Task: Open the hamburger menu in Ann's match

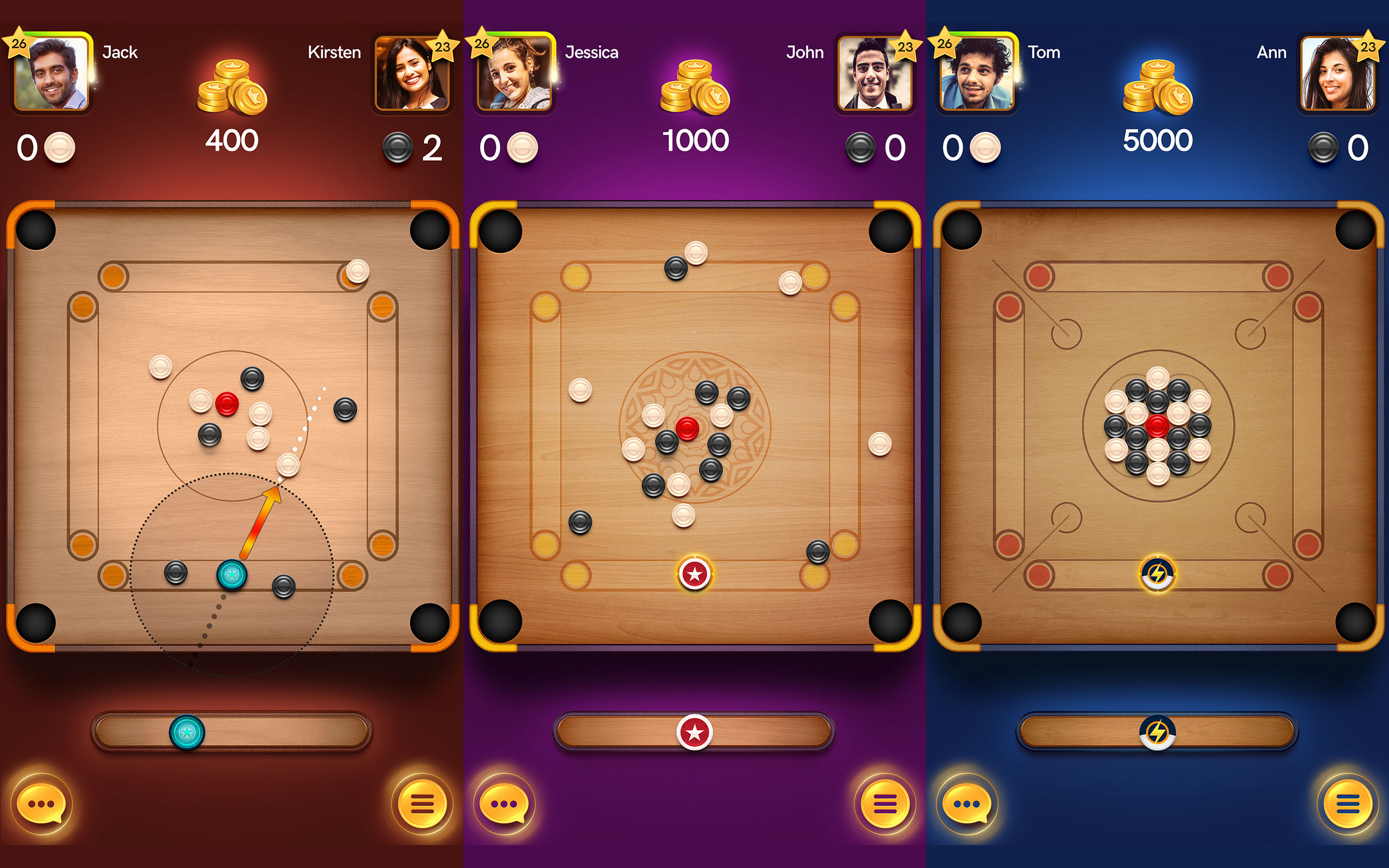Action: pos(1348,803)
